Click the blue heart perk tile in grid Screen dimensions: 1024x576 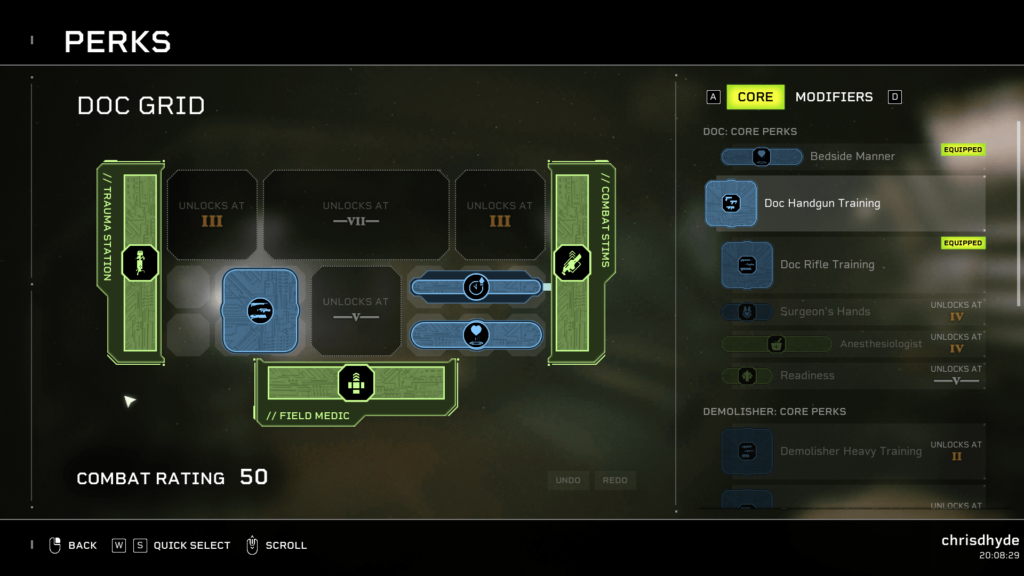pyautogui.click(x=476, y=334)
